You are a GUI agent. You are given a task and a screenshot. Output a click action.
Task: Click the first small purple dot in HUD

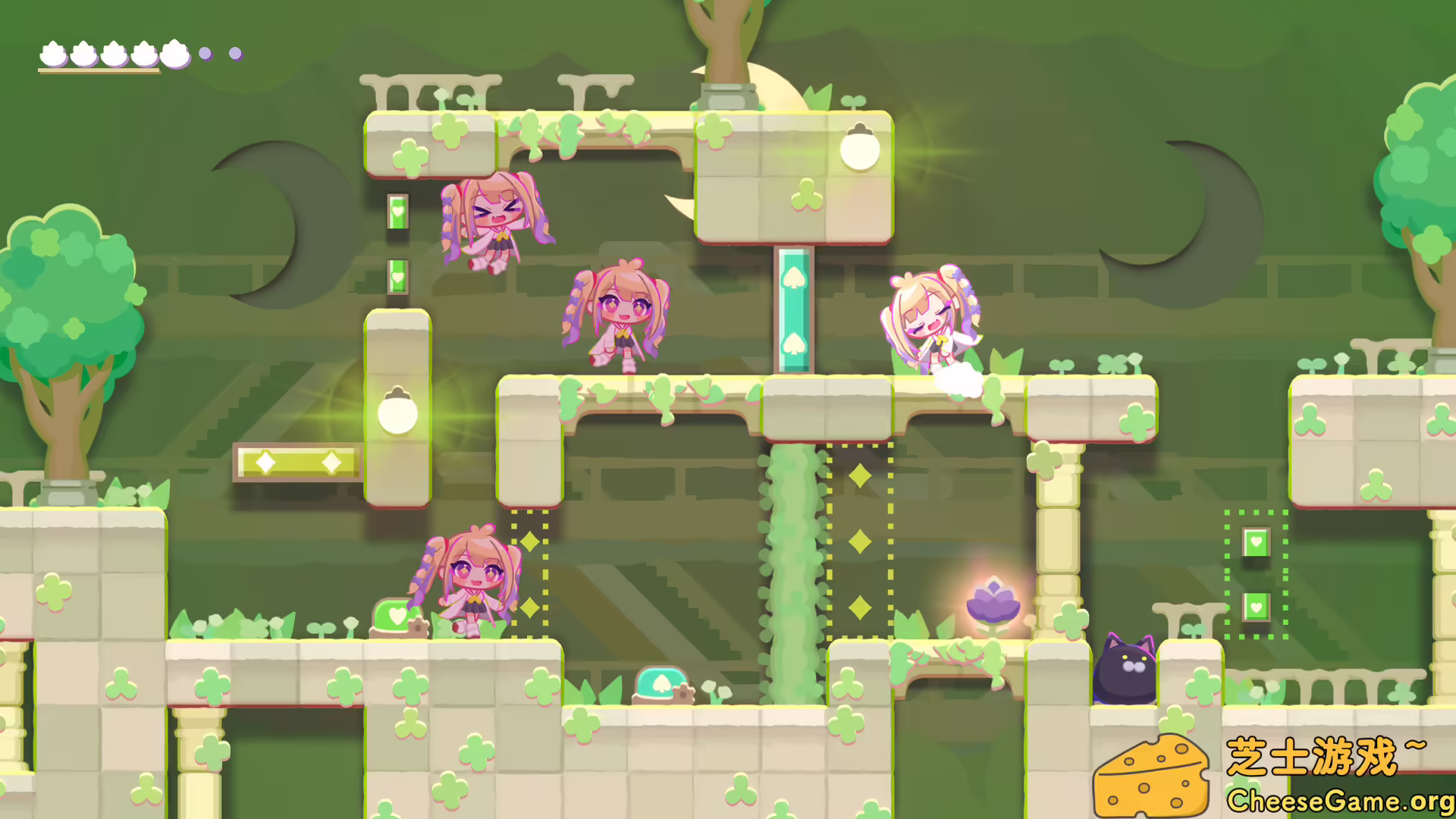[x=205, y=53]
